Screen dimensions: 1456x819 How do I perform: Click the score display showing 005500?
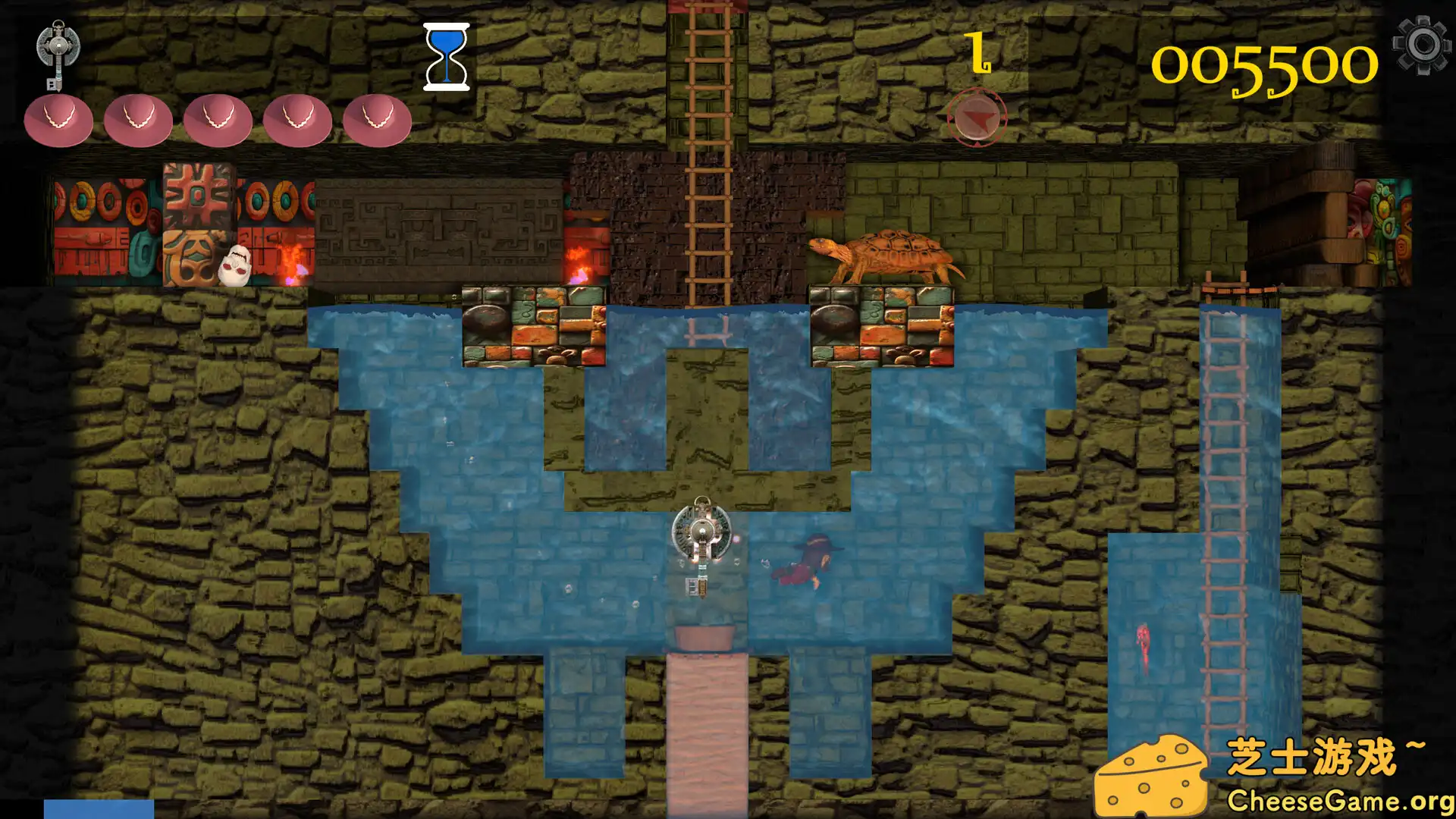(x=1266, y=64)
